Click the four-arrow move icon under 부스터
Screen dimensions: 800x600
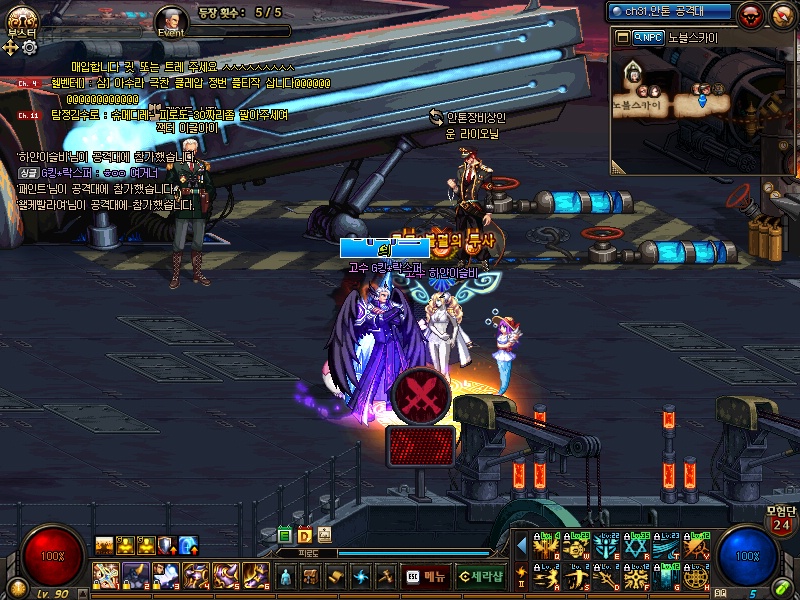[x=12, y=46]
